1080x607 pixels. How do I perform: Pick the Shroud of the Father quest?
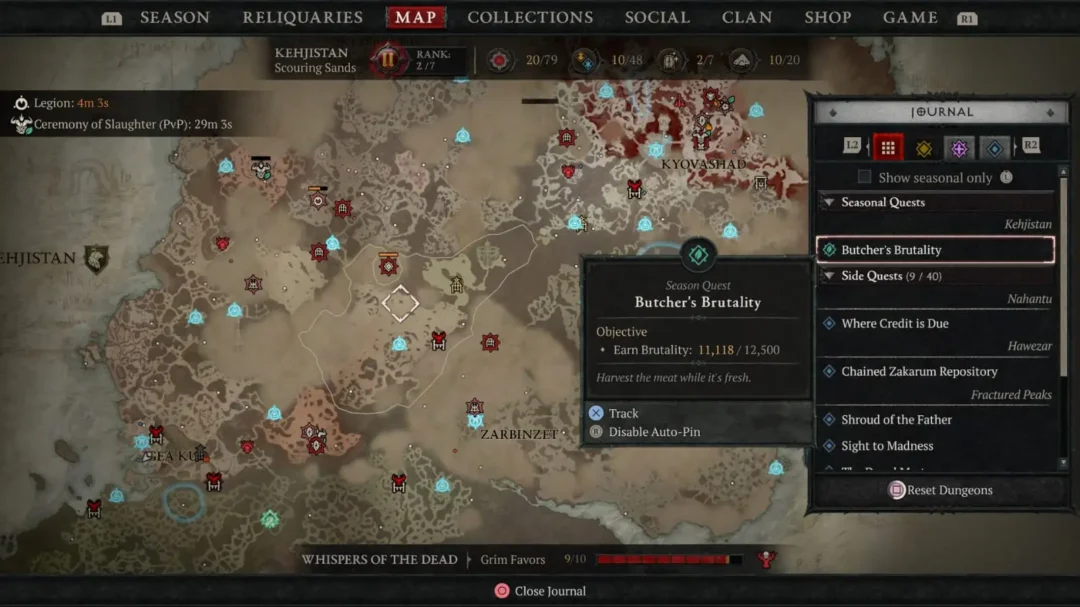[896, 420]
